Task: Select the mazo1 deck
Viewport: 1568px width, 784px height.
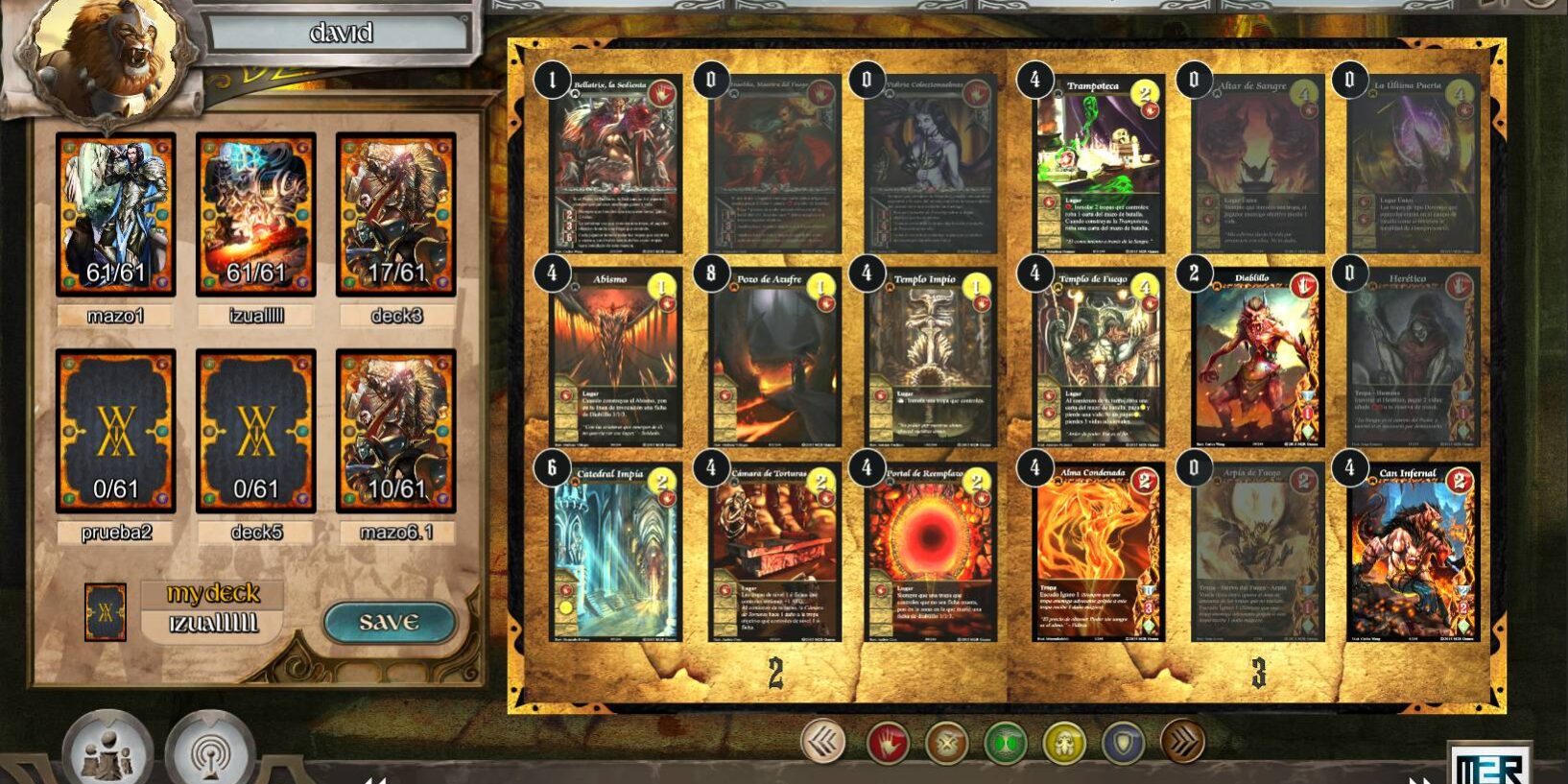Action: [116, 215]
